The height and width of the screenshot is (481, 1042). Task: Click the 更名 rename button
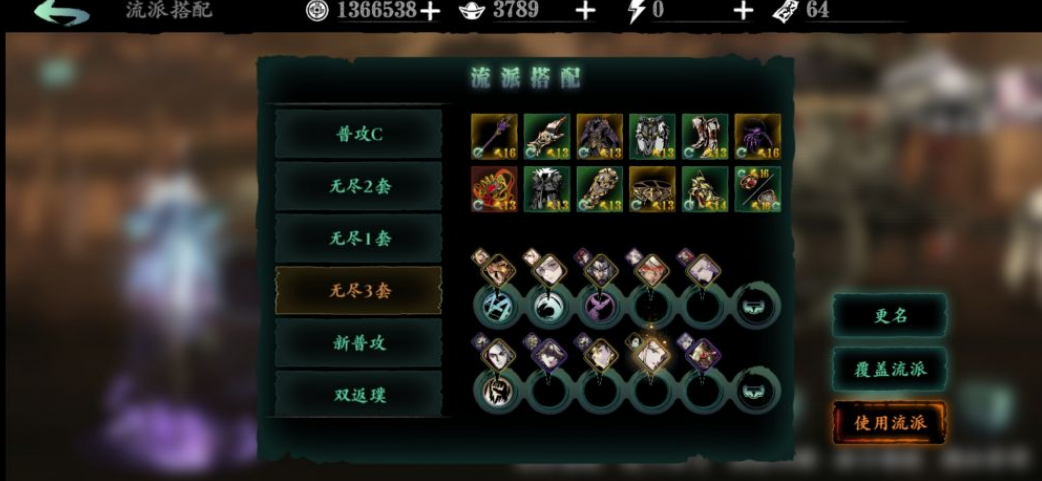click(889, 315)
